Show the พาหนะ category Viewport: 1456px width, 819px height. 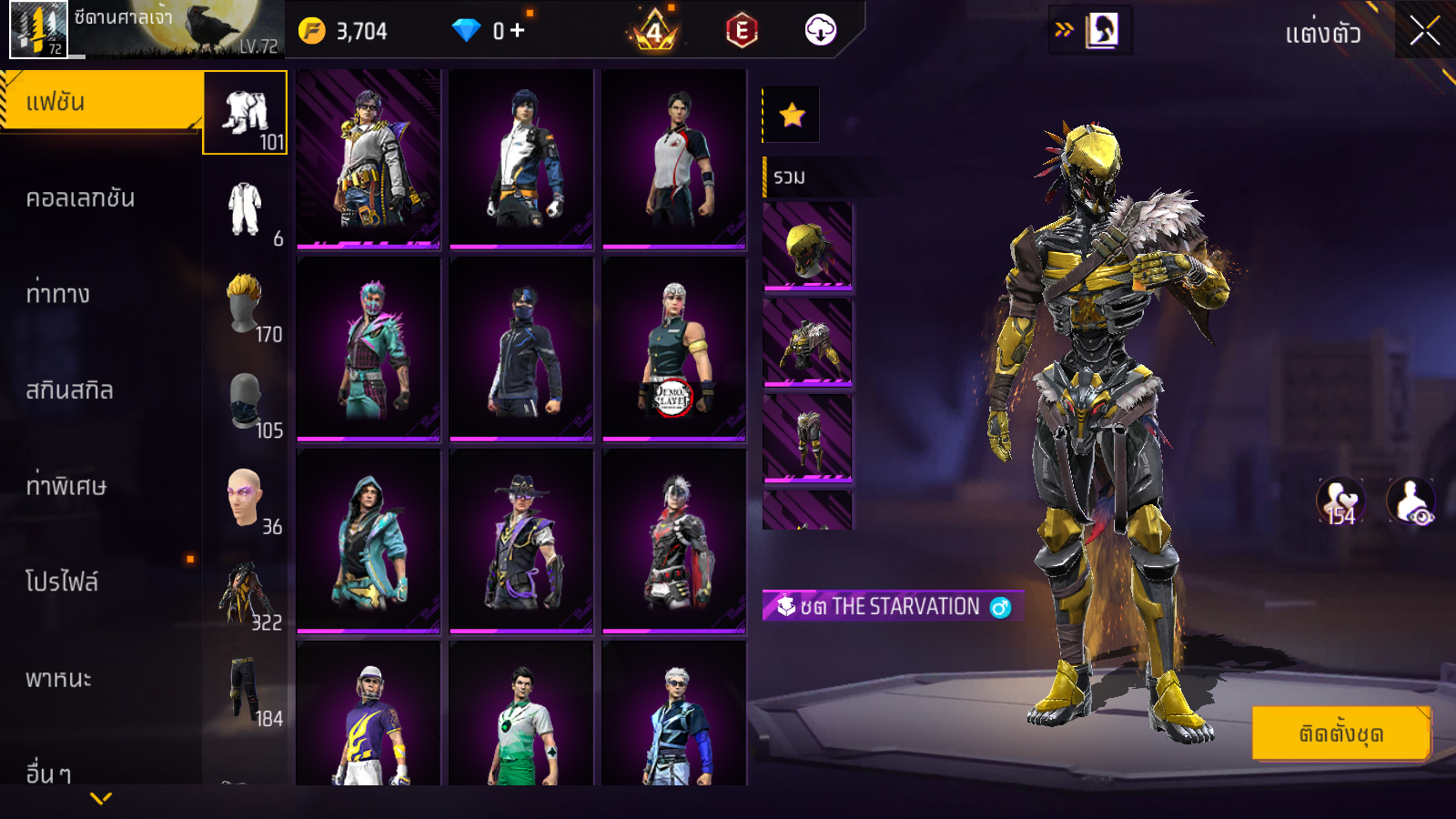pyautogui.click(x=58, y=679)
